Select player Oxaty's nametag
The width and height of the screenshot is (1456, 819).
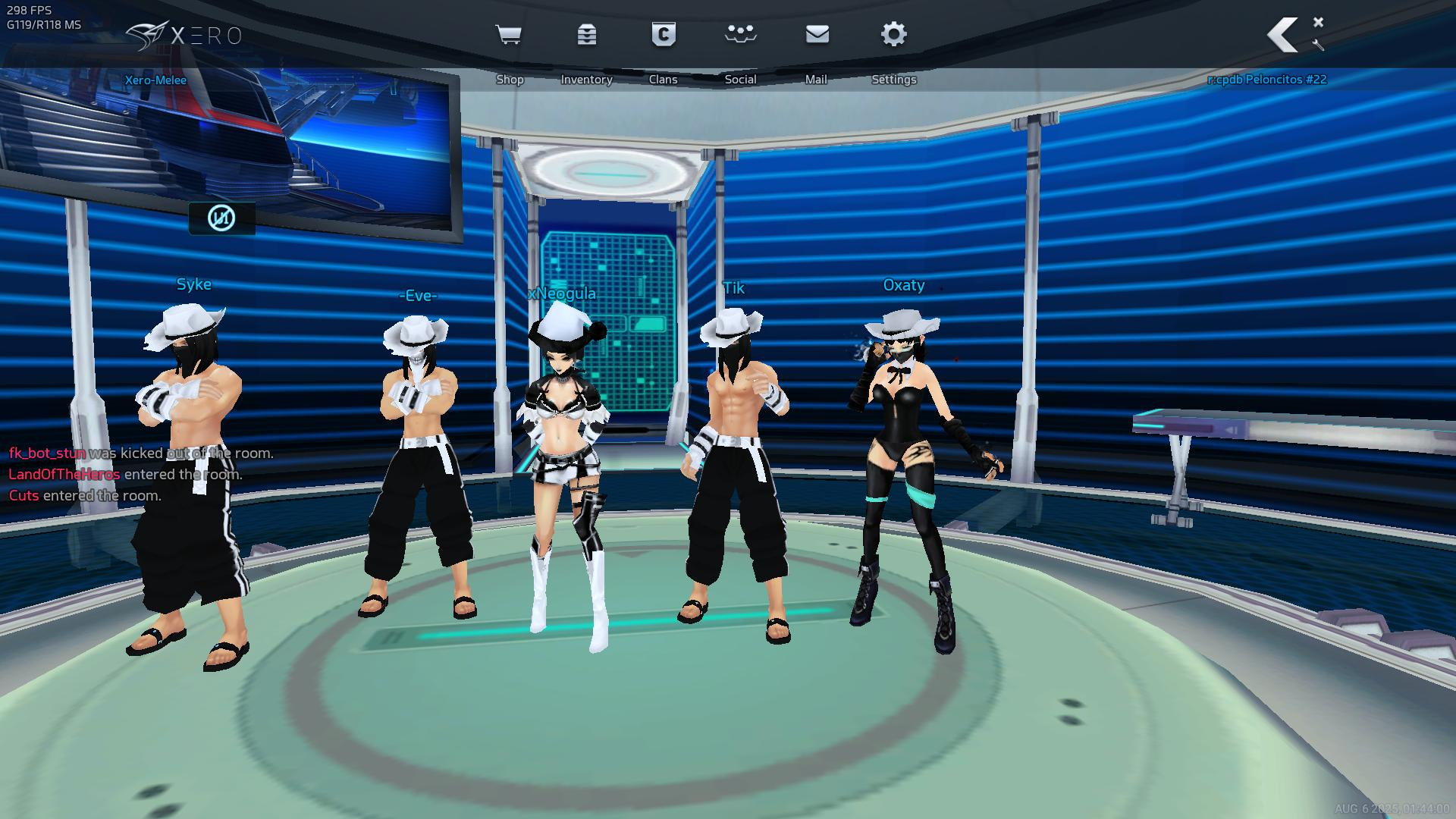pos(903,285)
